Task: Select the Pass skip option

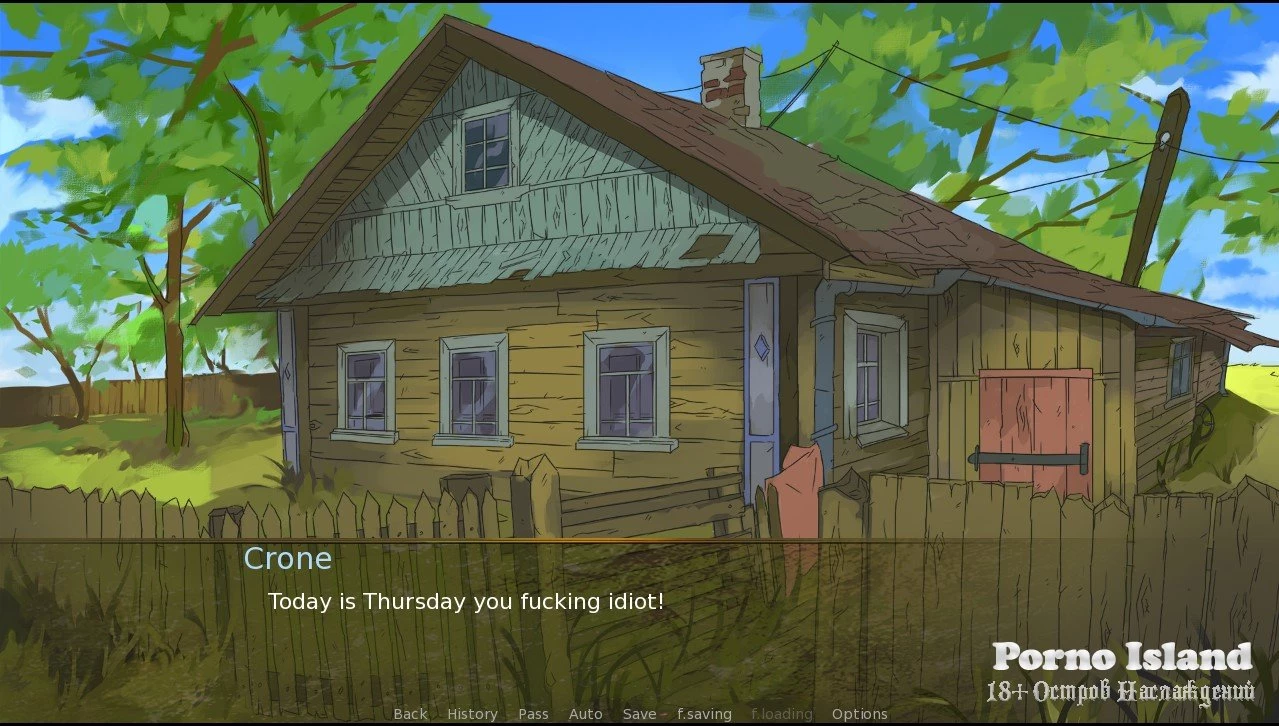Action: coord(533,714)
